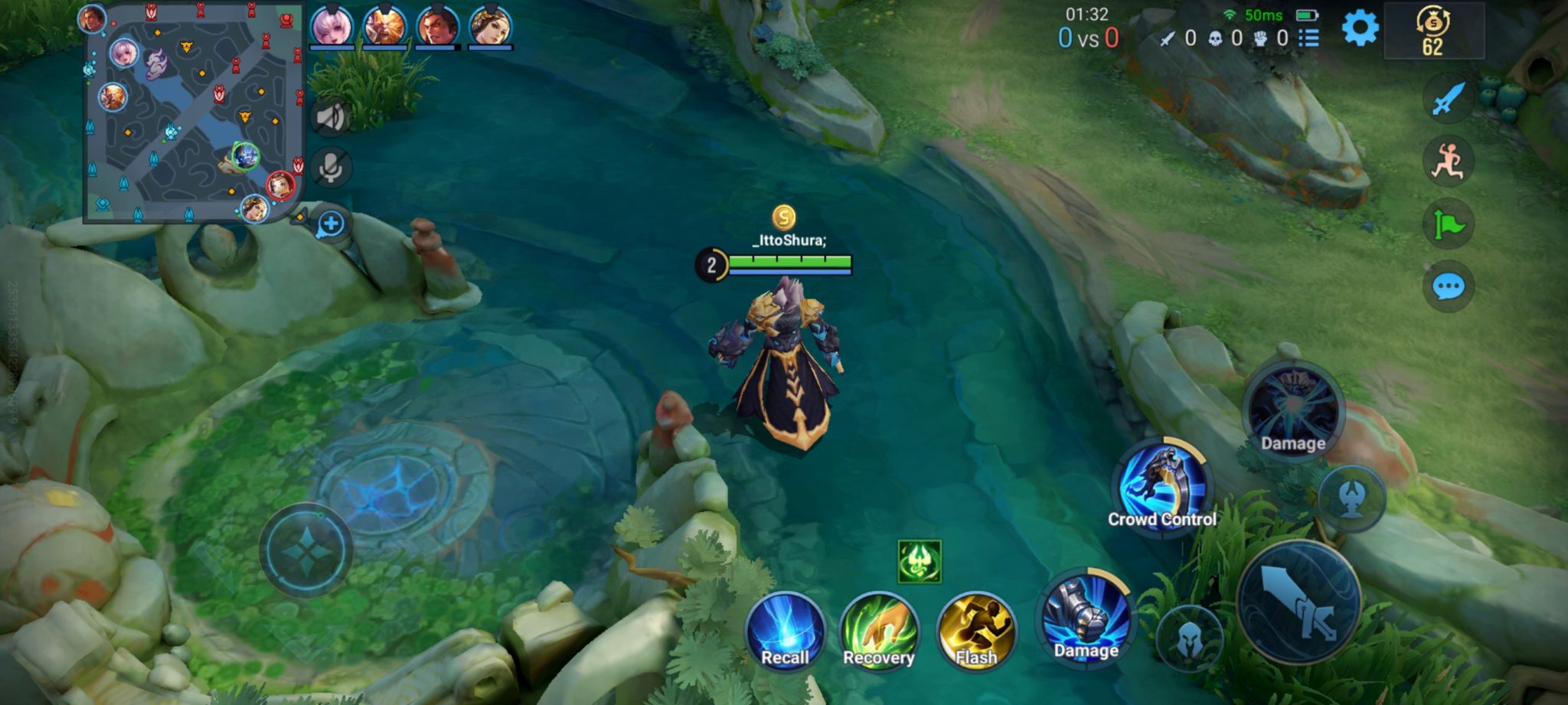The image size is (1568, 705).
Task: Open the chat speech bubble
Action: (x=1447, y=287)
